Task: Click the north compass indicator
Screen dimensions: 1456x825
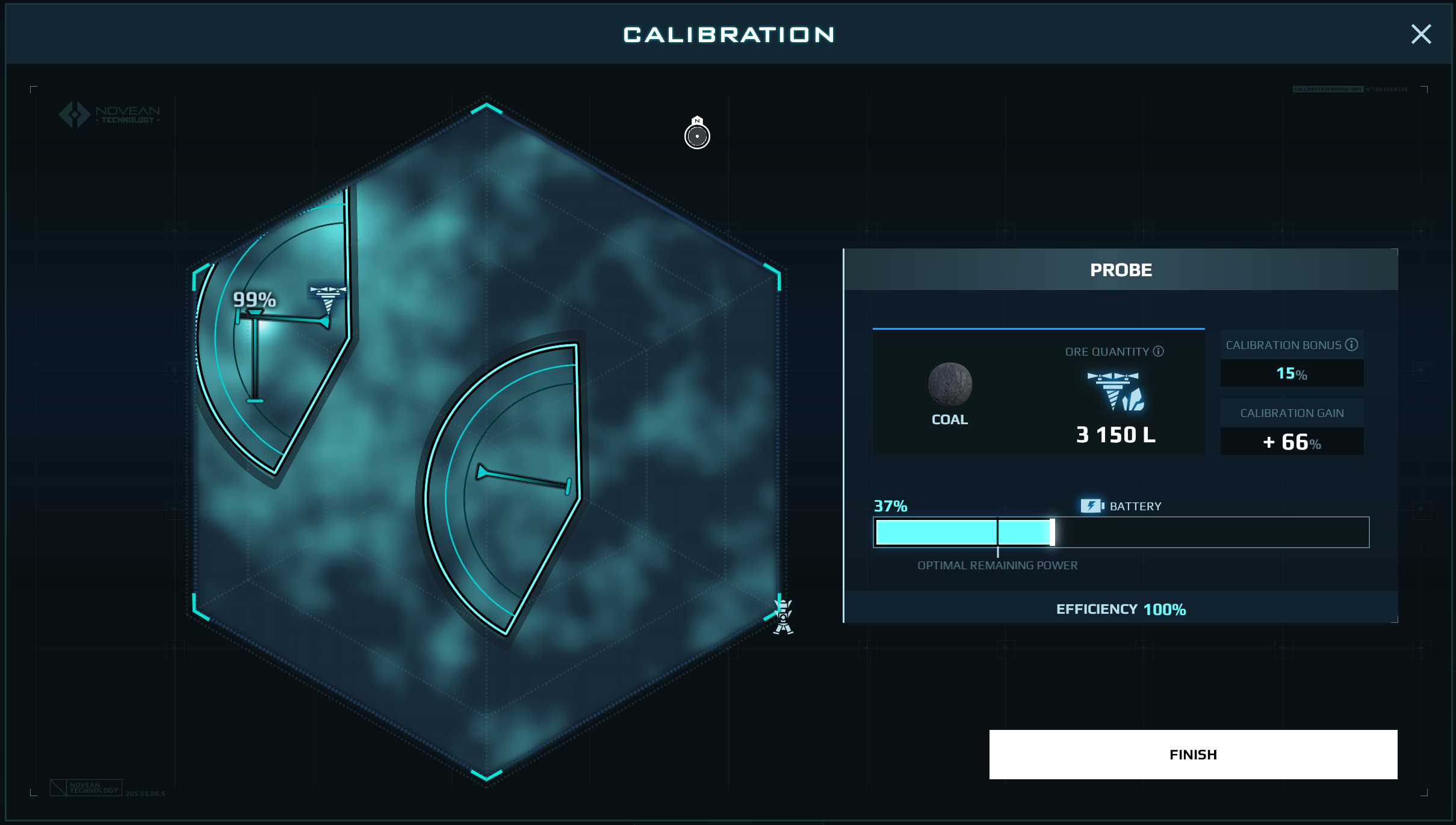Action: pyautogui.click(x=697, y=134)
